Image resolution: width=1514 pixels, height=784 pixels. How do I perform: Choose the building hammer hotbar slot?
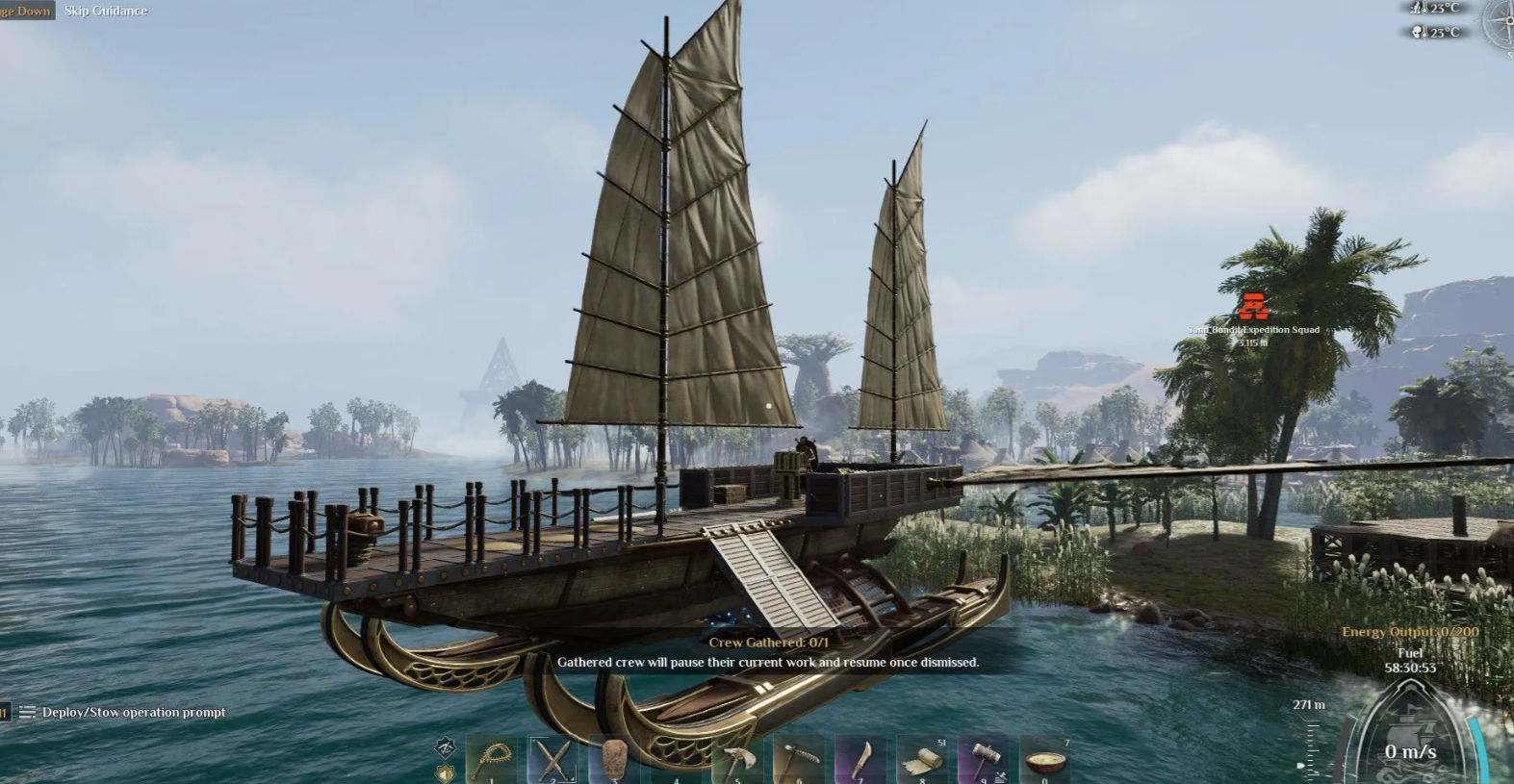(984, 761)
